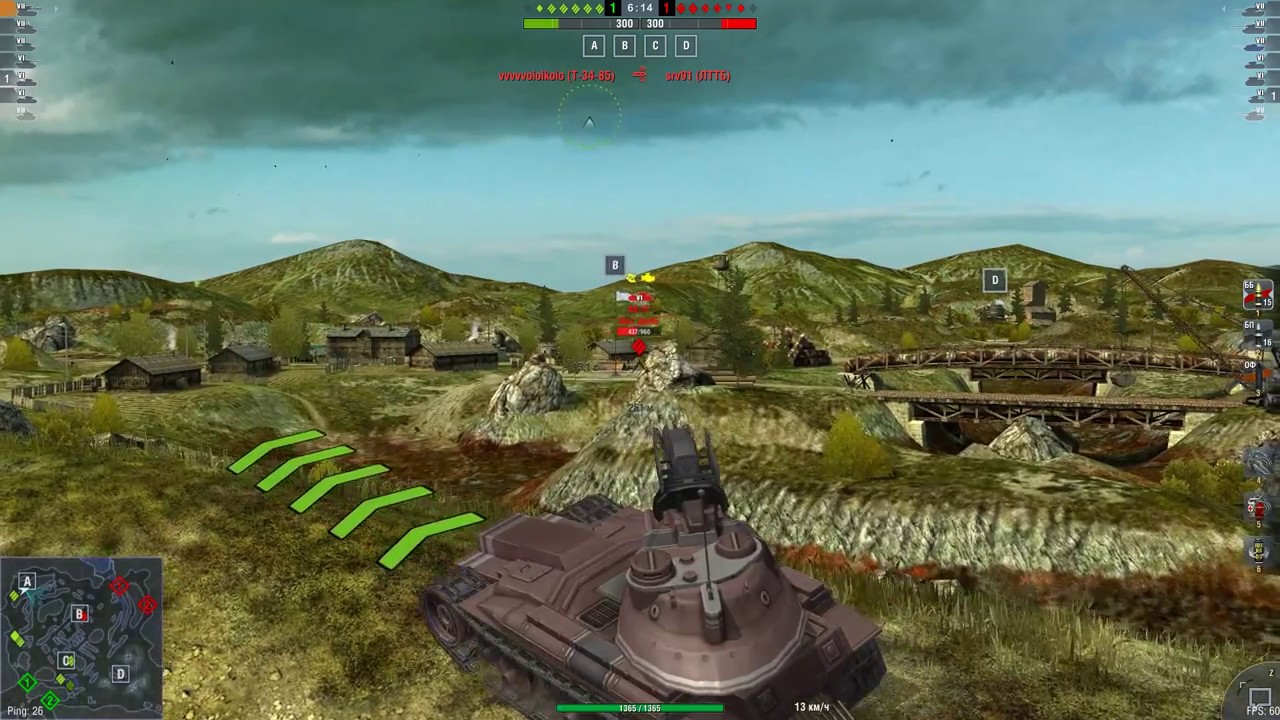Select the ББ armor-piercing shell slot
The height and width of the screenshot is (720, 1280).
[1256, 295]
